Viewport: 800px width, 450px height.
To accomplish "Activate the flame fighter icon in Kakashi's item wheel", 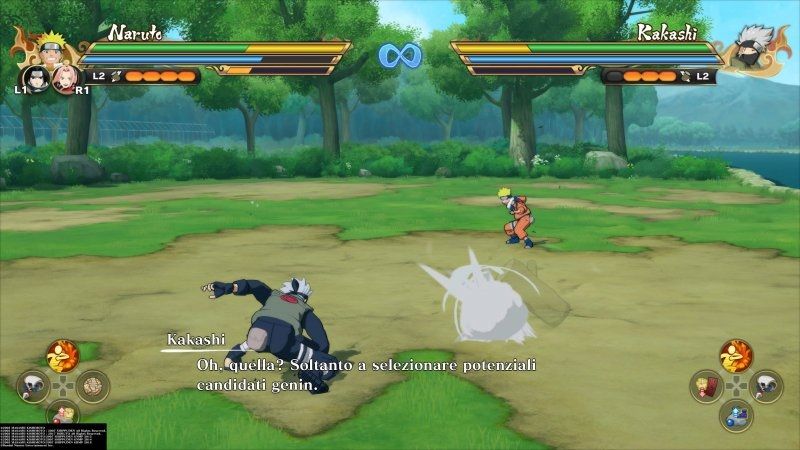I will (736, 354).
